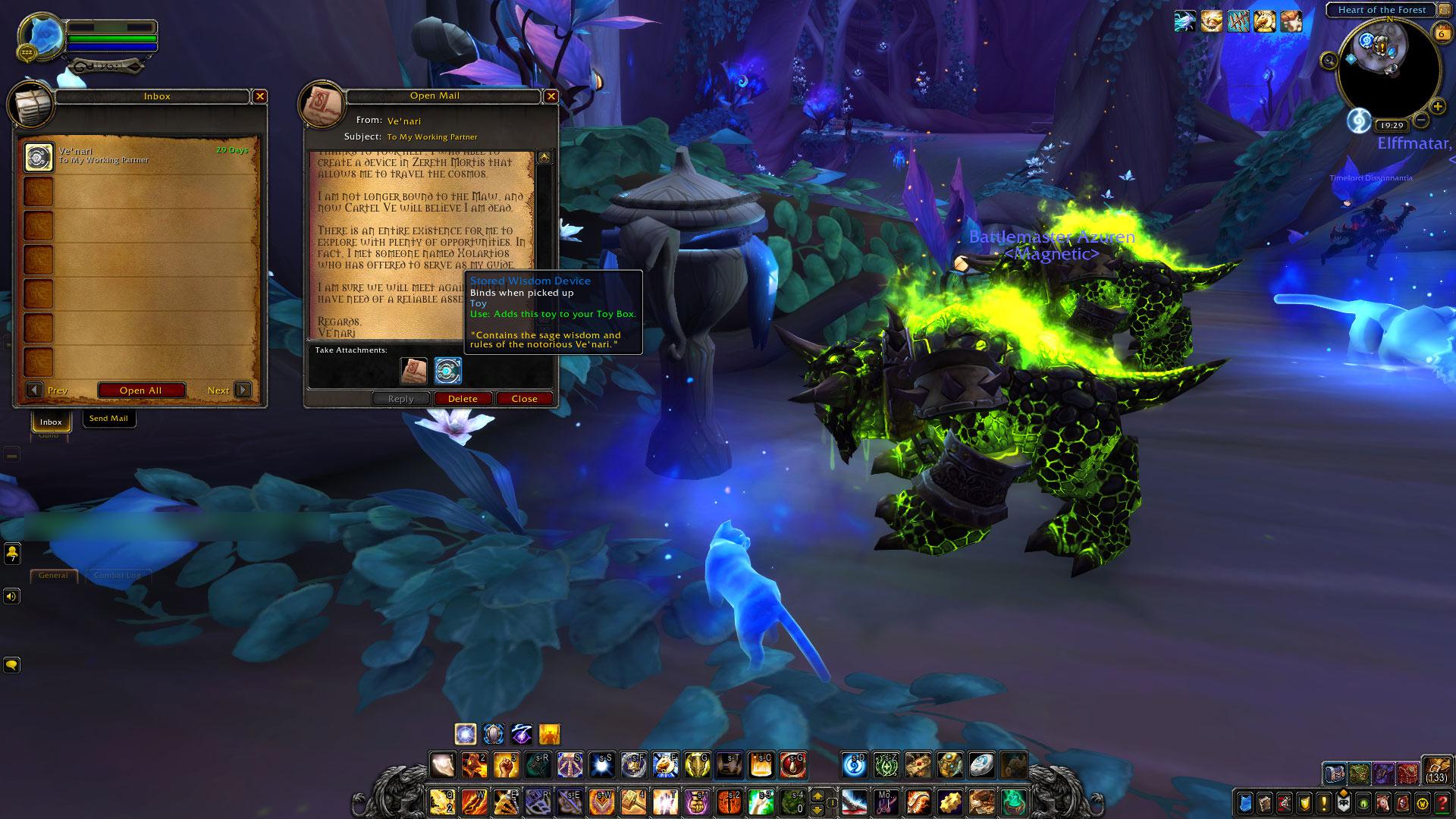Open the calendar showing day 6
Screen dimensions: 1456x819
[1440, 33]
